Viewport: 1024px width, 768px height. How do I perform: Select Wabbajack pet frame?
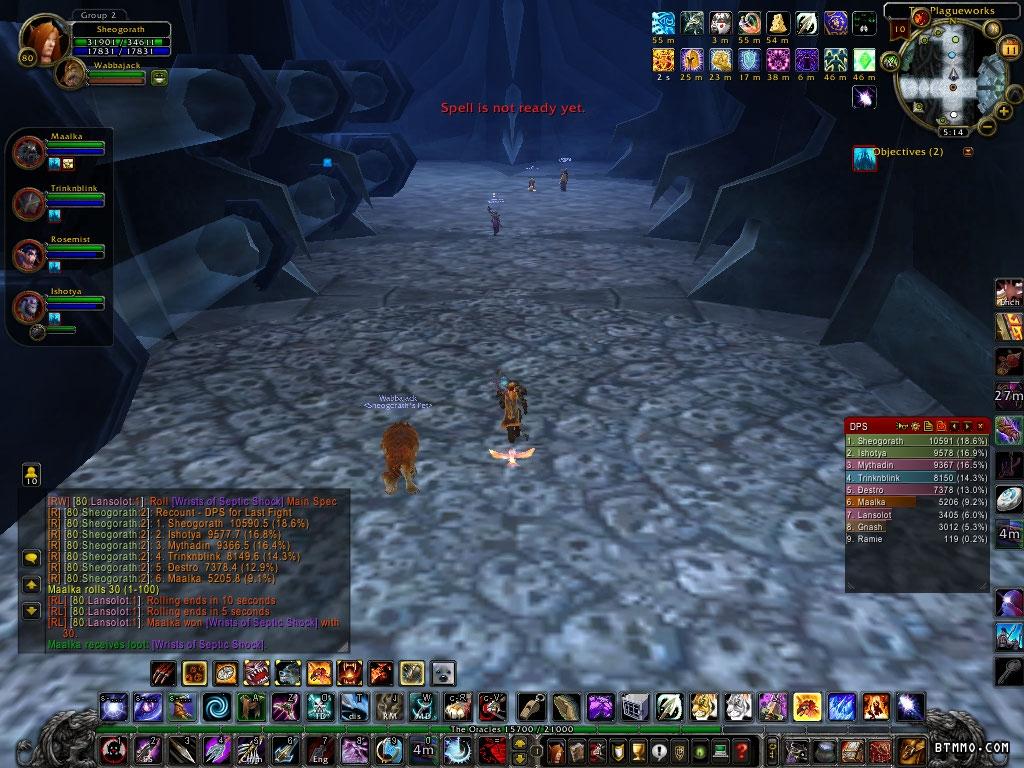click(x=72, y=73)
